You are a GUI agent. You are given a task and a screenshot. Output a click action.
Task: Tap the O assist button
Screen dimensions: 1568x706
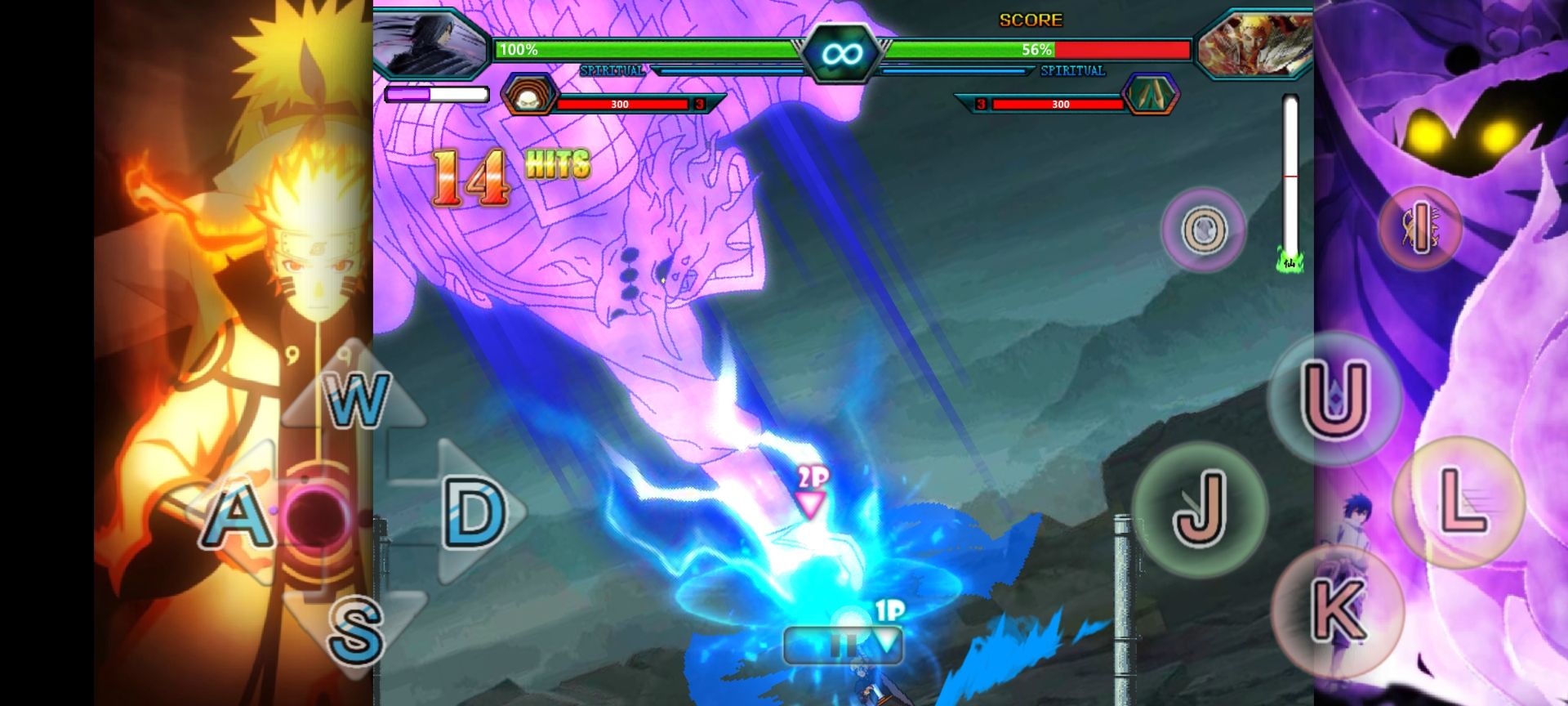coord(1203,229)
